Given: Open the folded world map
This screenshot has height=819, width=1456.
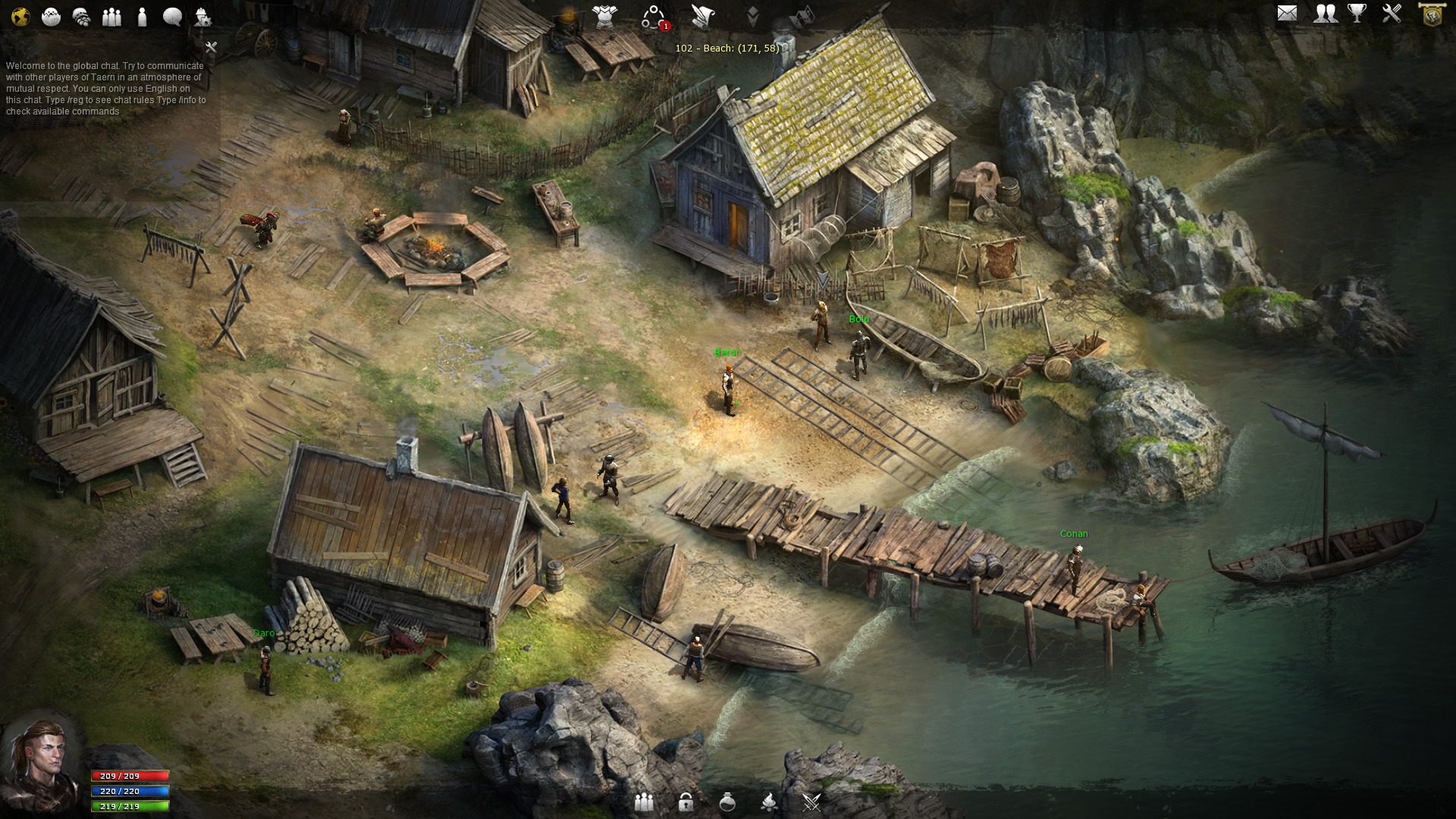Looking at the screenshot, I should click(x=802, y=16).
